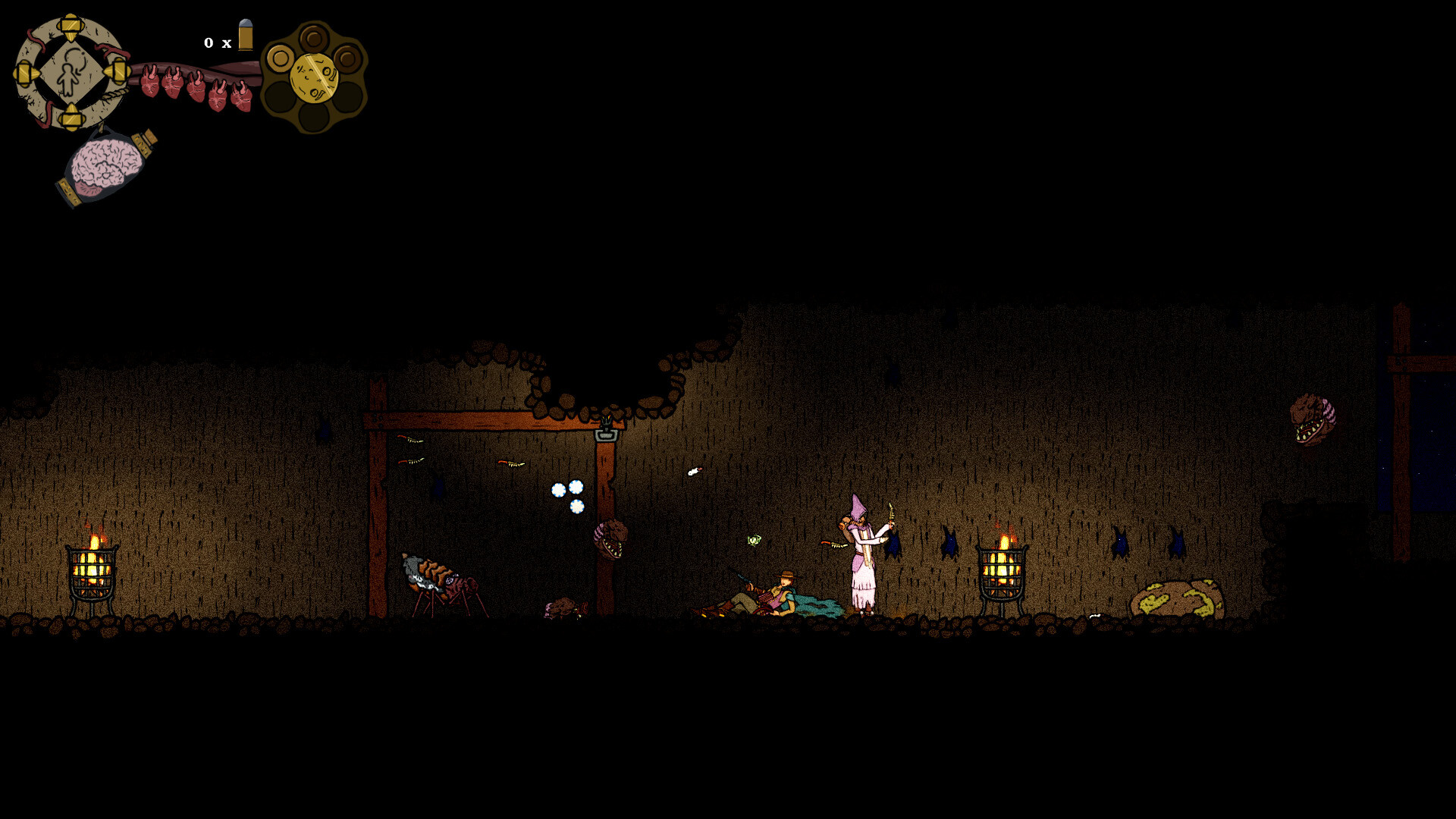
Task: Click the bullet icon beside the ammo counter
Action: click(x=245, y=36)
